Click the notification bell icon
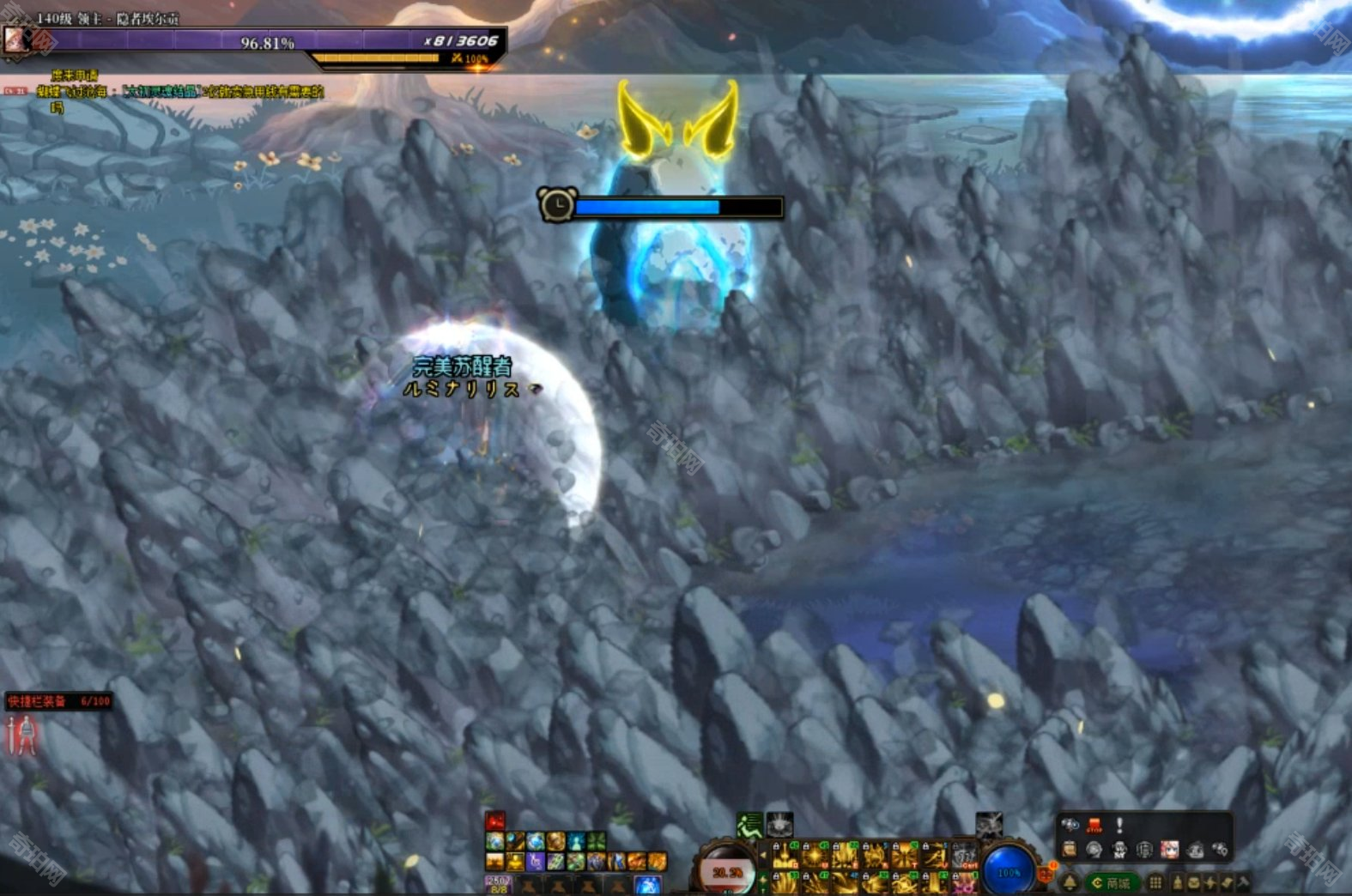The image size is (1352, 896). point(1070,882)
